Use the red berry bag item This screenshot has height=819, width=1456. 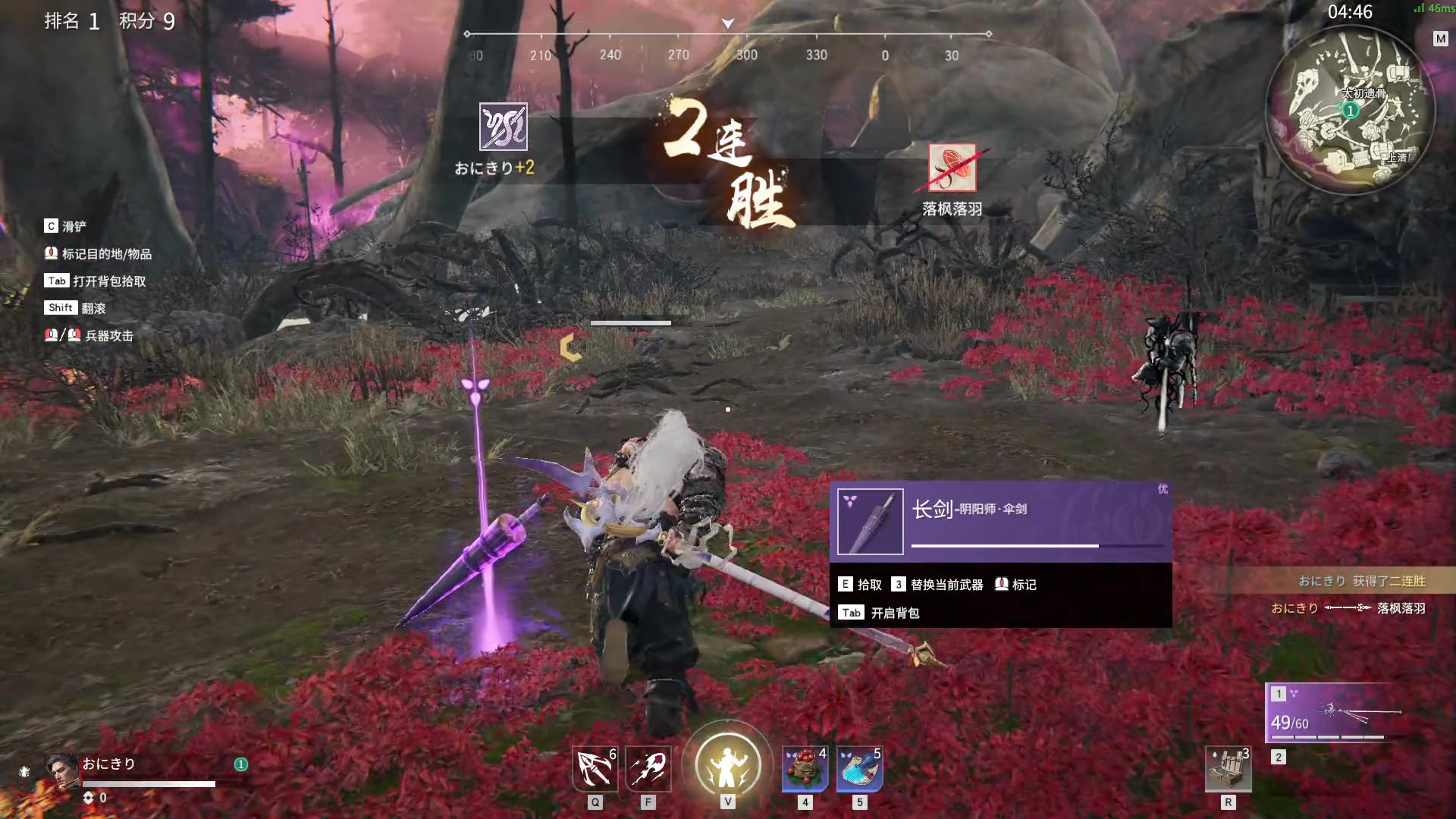pyautogui.click(x=805, y=769)
